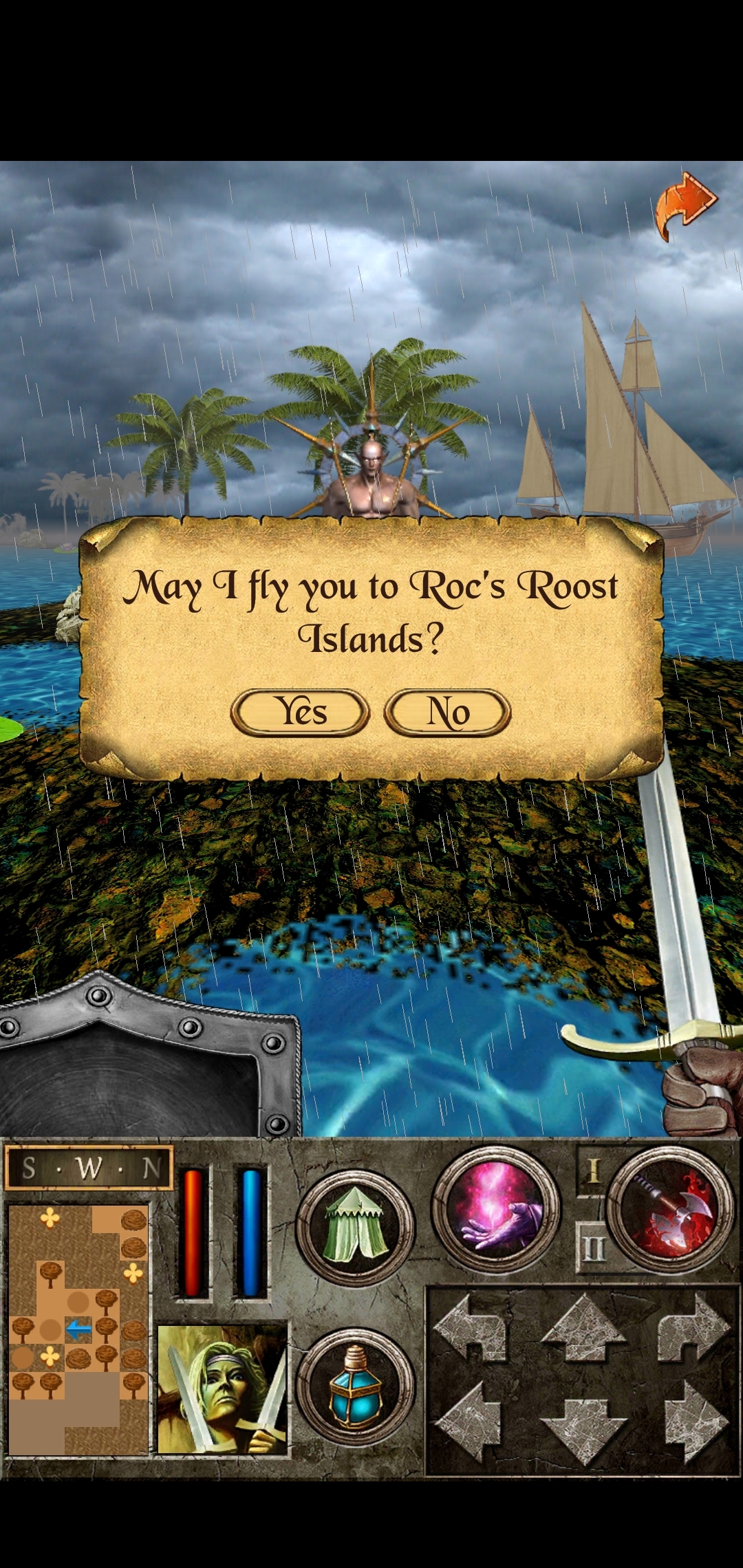Decline the flight with No

point(448,712)
